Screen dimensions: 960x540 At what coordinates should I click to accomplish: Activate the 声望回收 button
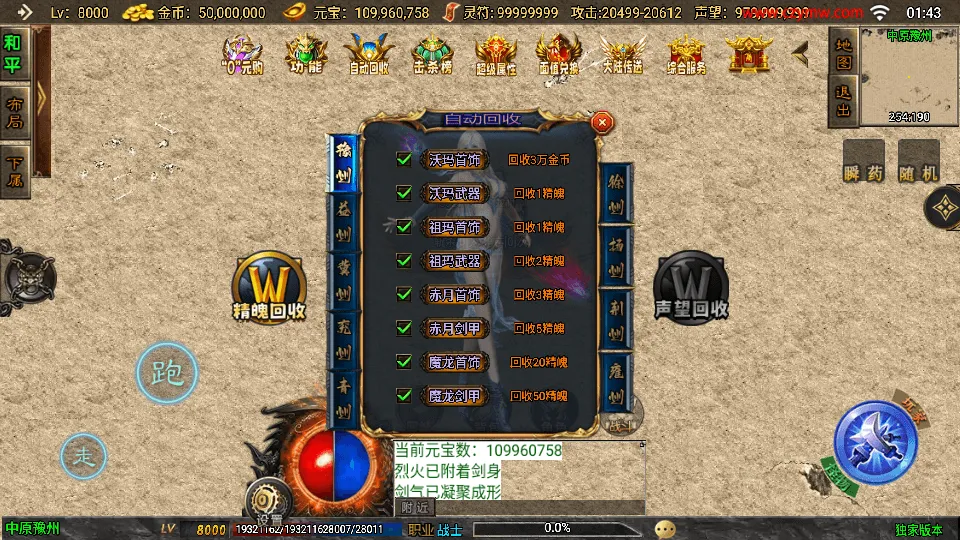point(691,288)
